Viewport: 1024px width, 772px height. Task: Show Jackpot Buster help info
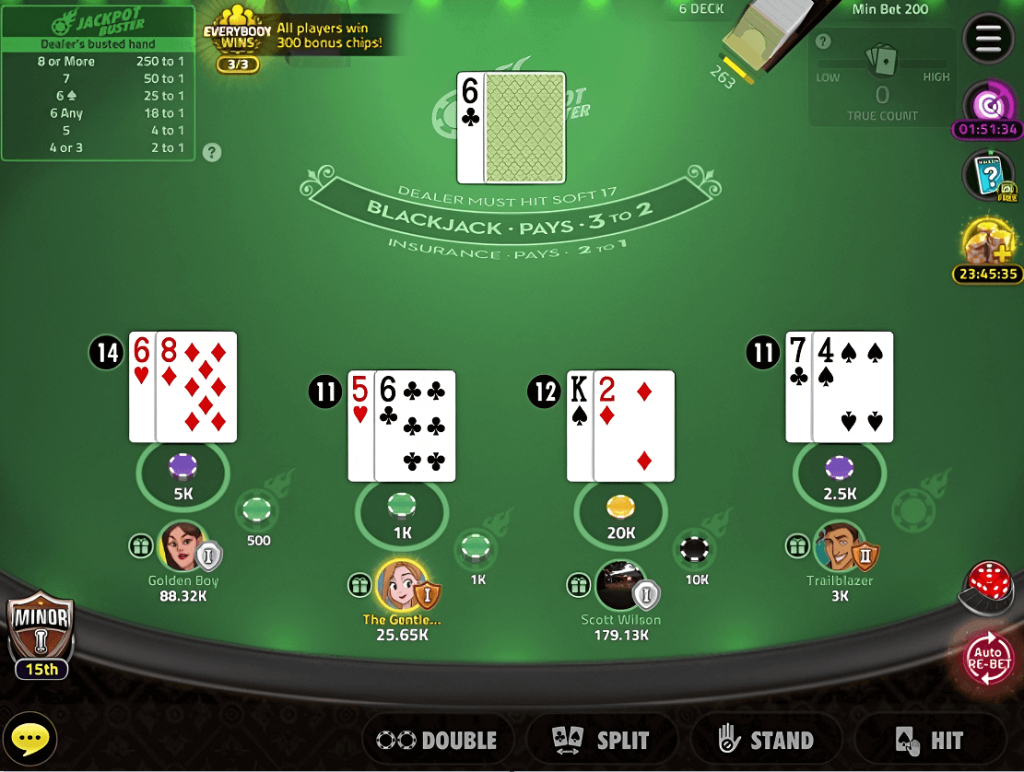pyautogui.click(x=212, y=153)
